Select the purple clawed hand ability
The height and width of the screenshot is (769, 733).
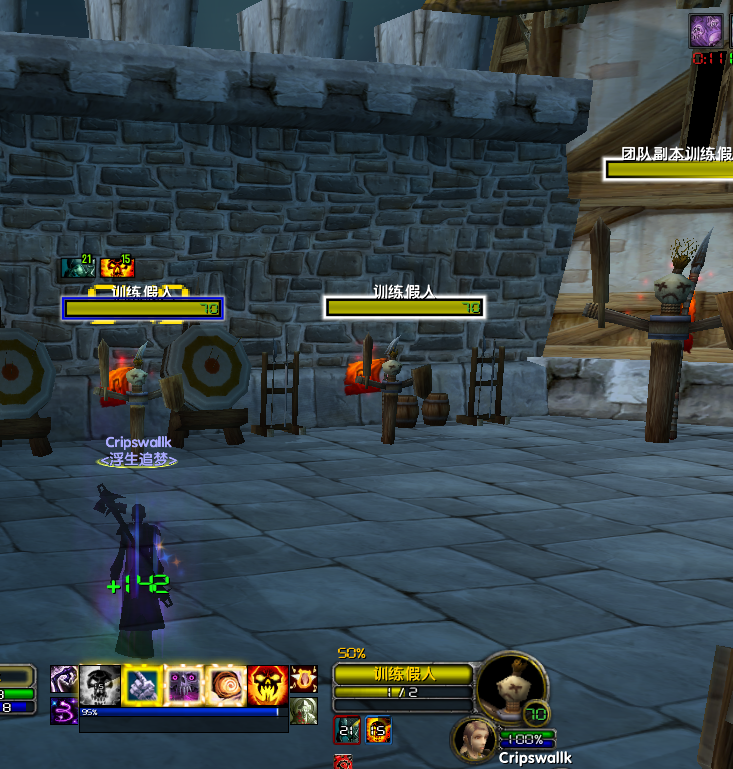64,679
